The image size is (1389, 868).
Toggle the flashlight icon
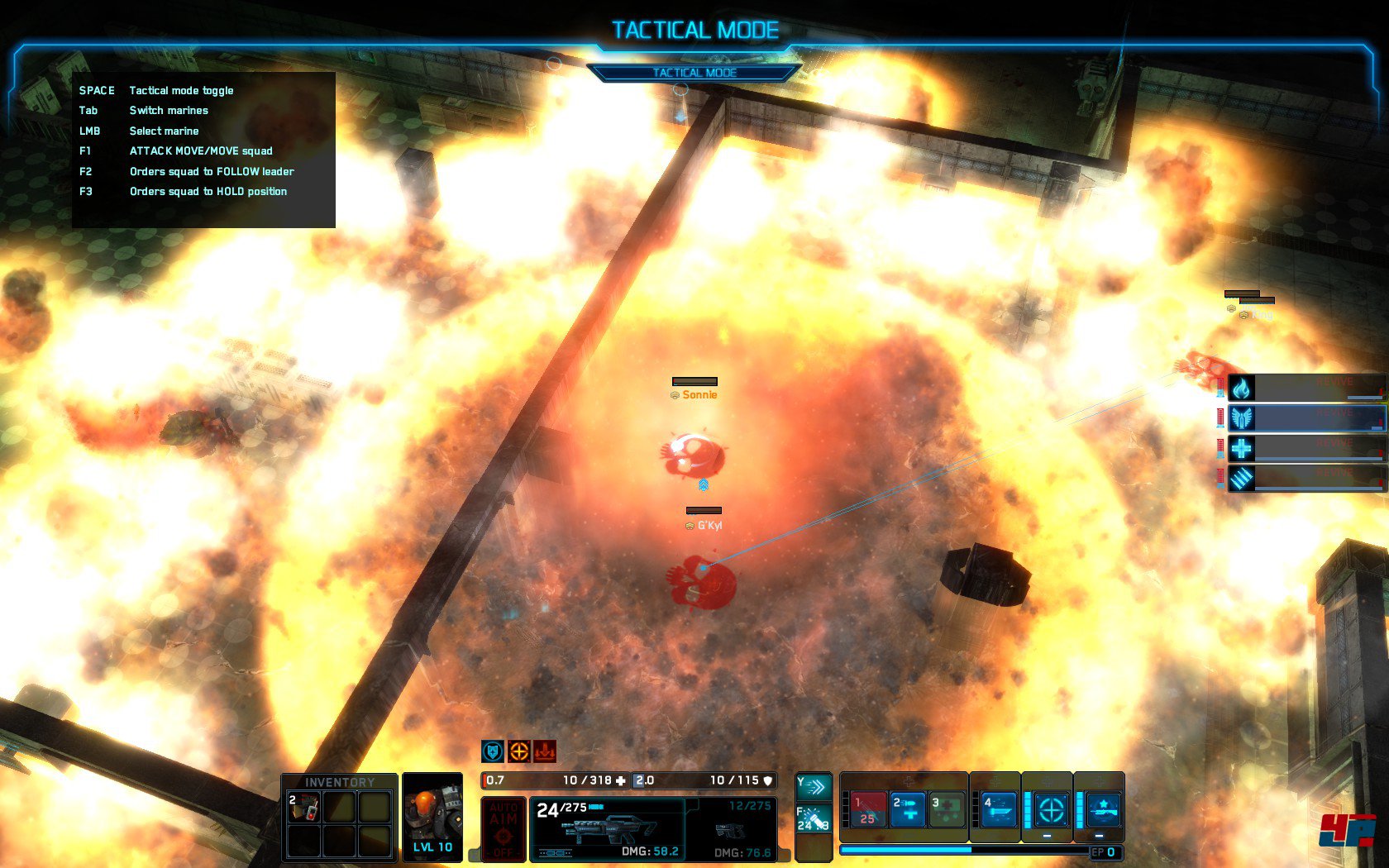coord(813,819)
